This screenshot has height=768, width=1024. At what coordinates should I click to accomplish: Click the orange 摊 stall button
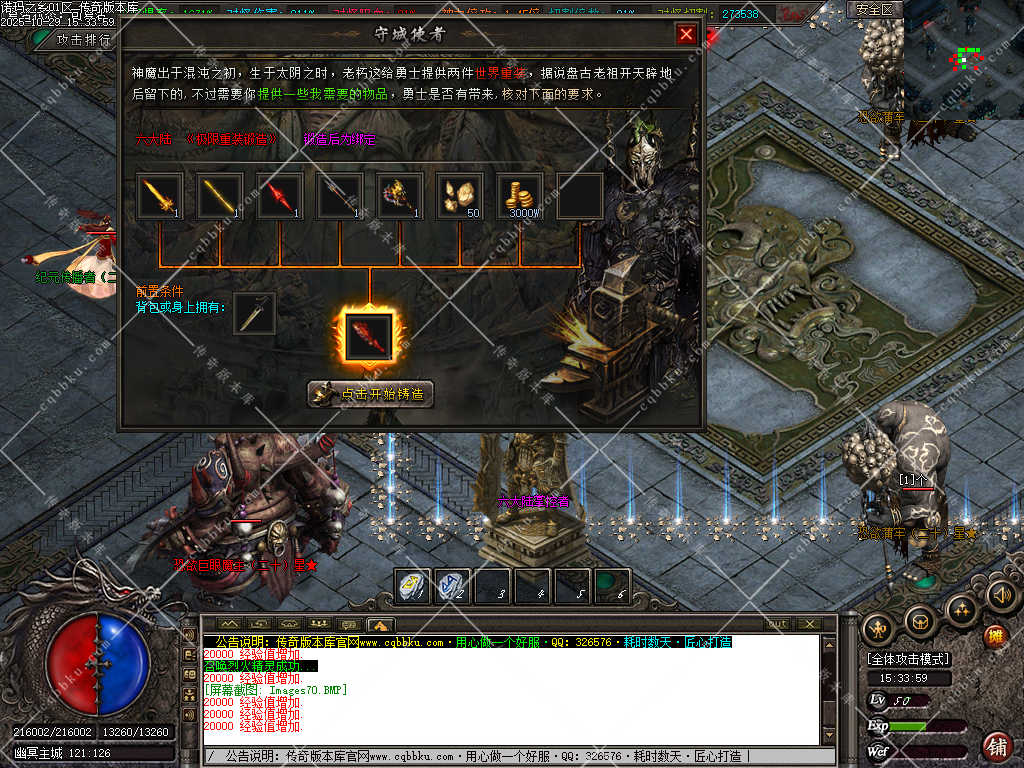click(x=994, y=635)
